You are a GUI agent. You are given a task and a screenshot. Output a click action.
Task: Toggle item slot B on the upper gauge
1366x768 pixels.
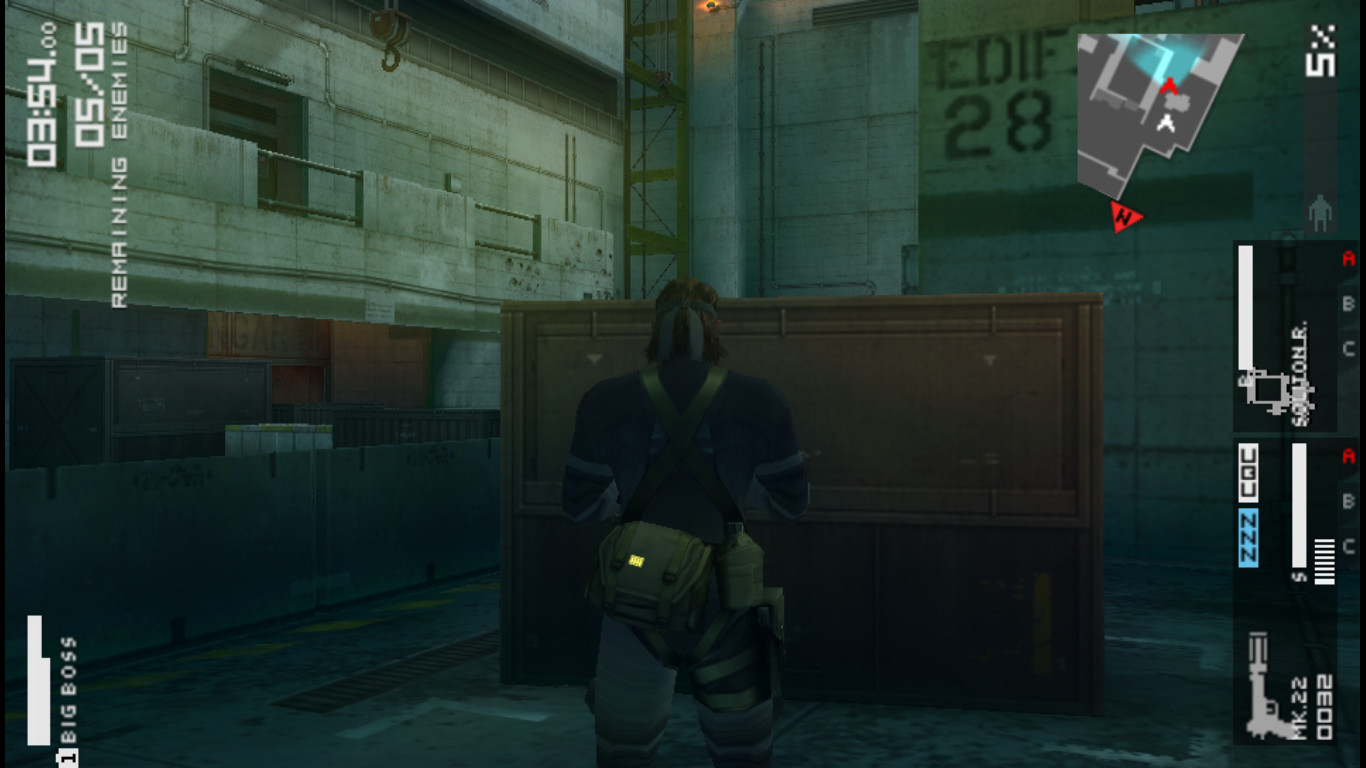1348,302
